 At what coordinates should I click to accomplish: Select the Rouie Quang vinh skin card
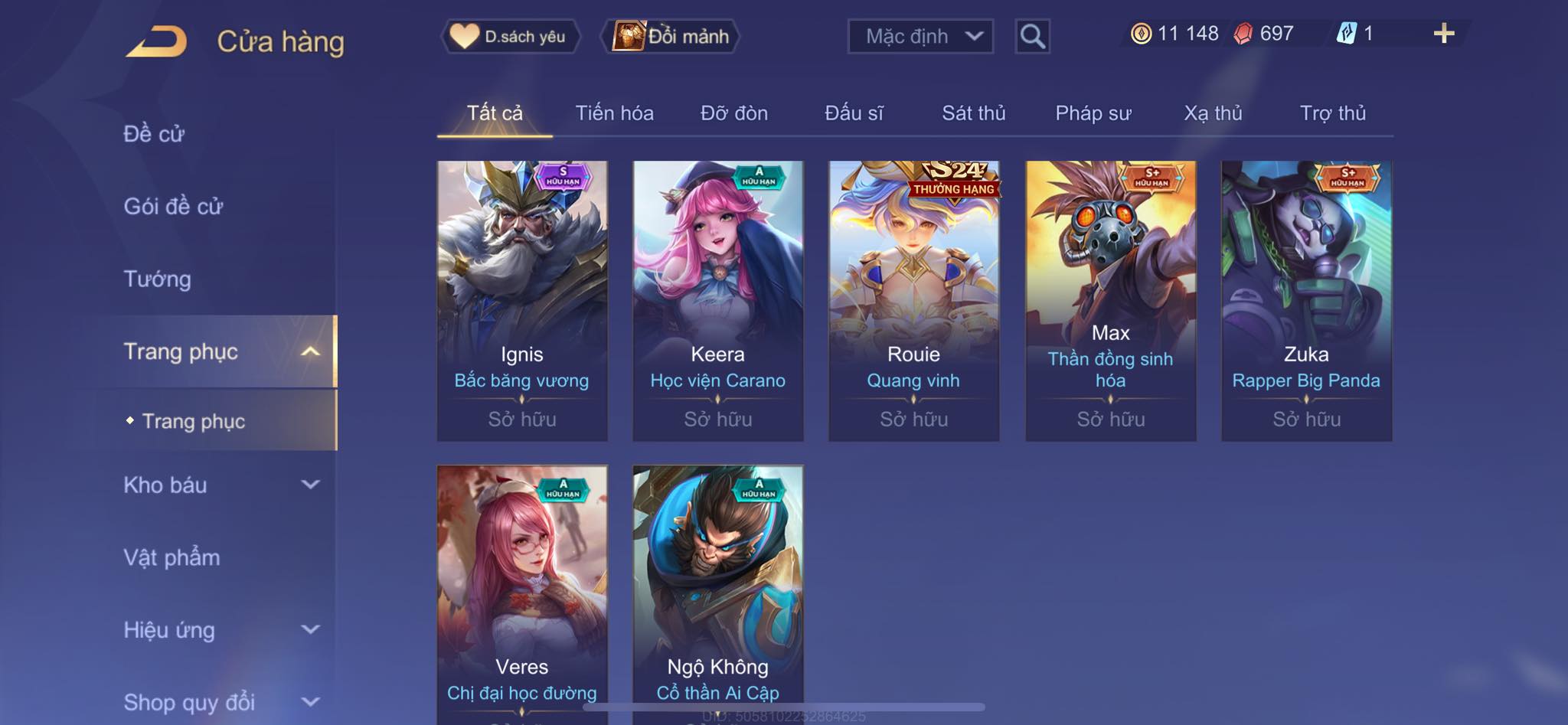[914, 300]
